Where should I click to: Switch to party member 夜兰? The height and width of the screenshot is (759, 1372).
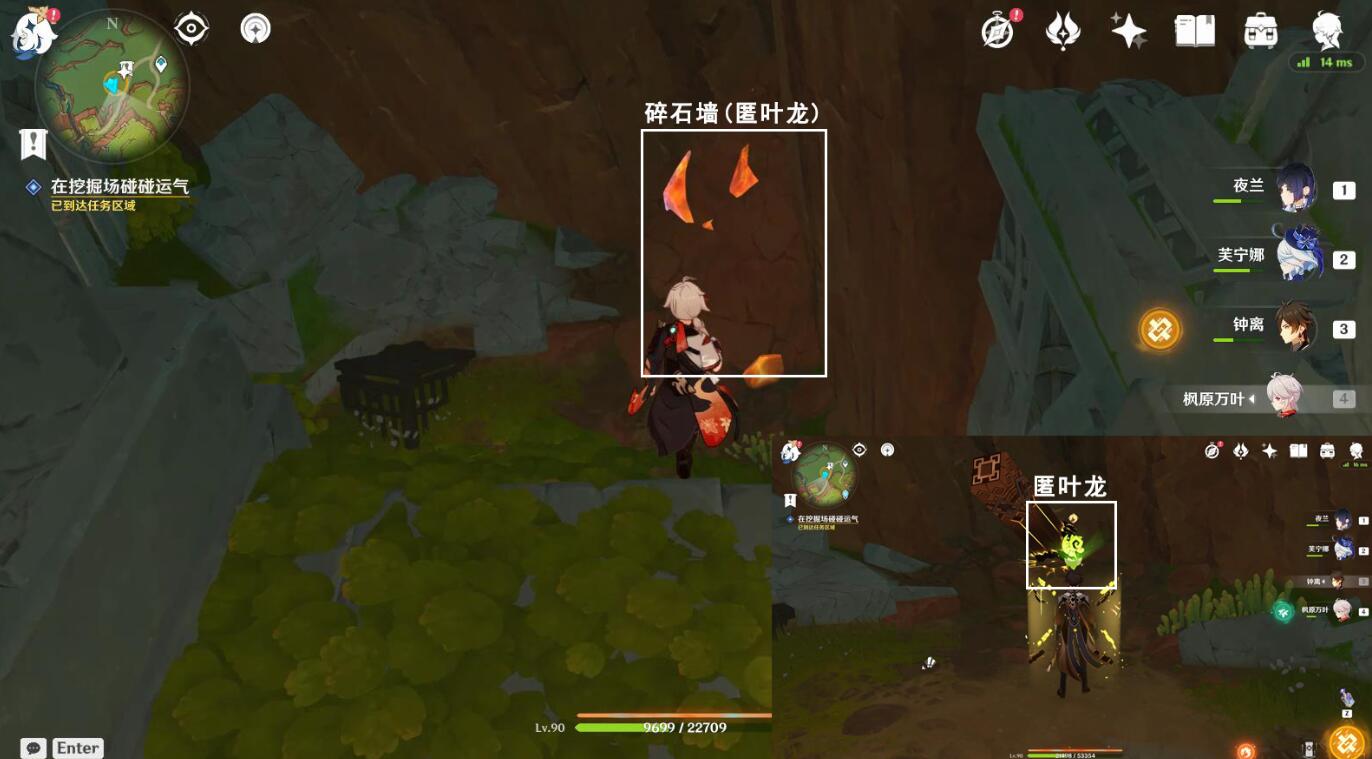click(1293, 192)
